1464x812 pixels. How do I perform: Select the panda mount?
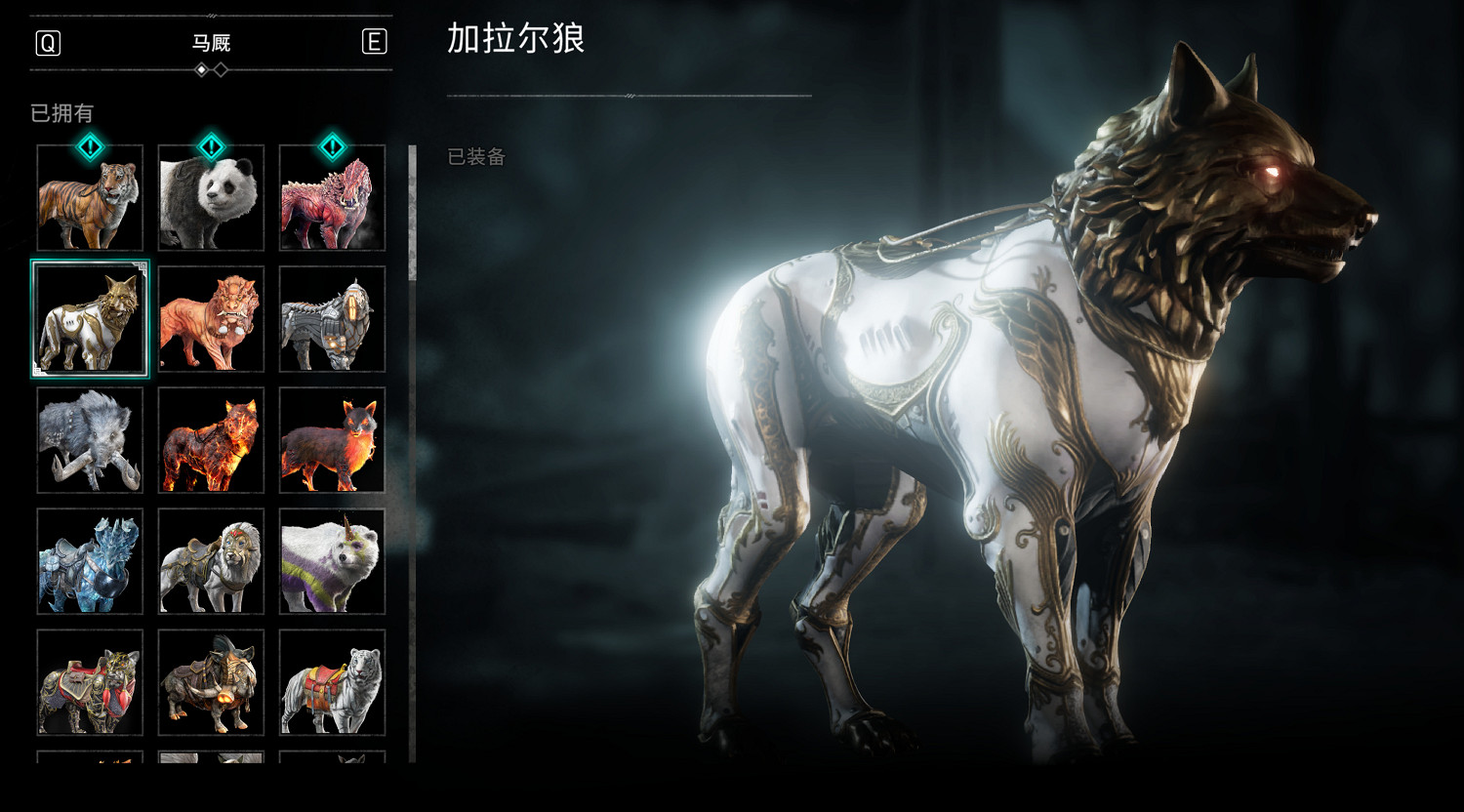point(211,198)
